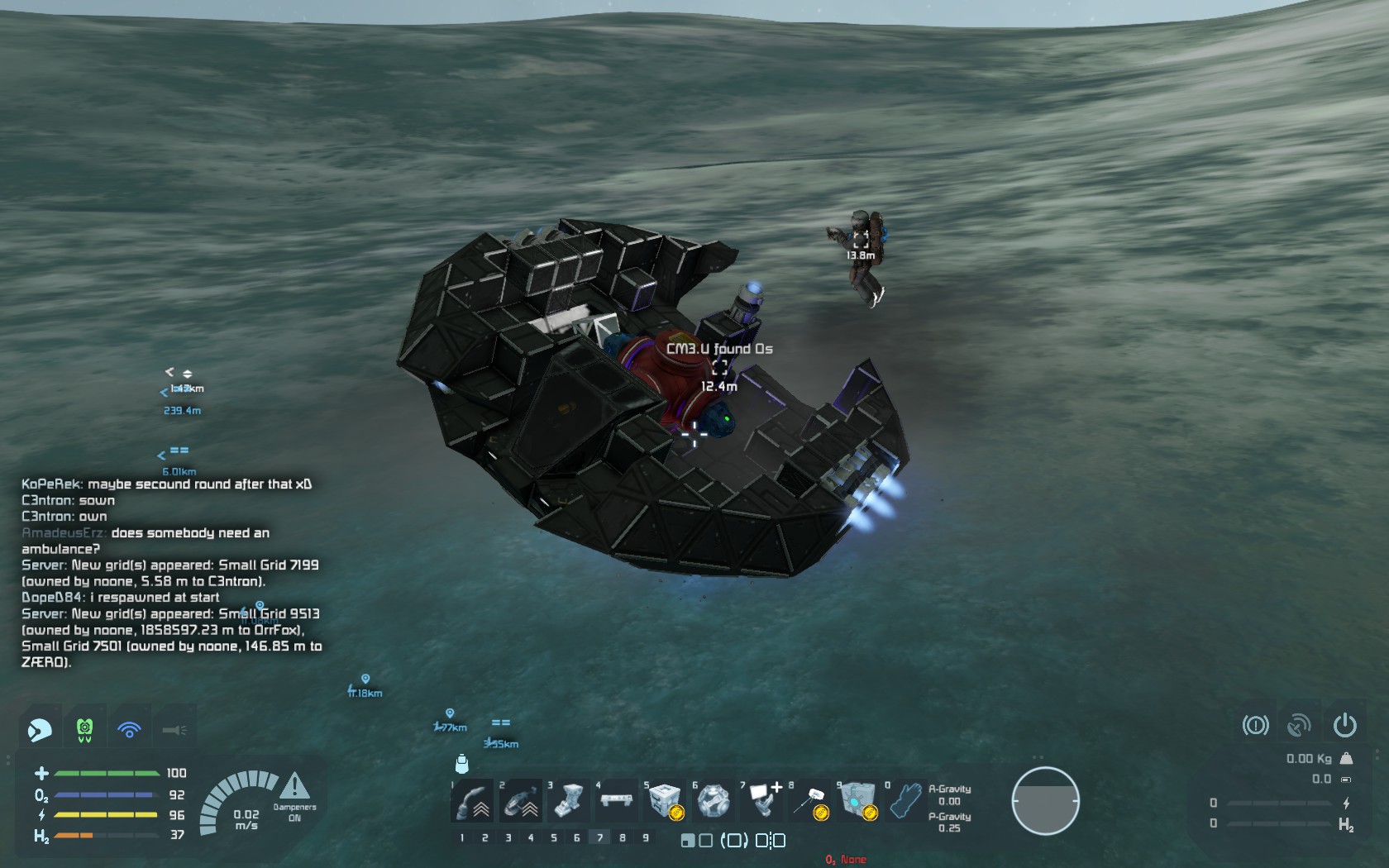Choose the landing gear block in slot 3
Image resolution: width=1389 pixels, height=868 pixels.
(569, 801)
